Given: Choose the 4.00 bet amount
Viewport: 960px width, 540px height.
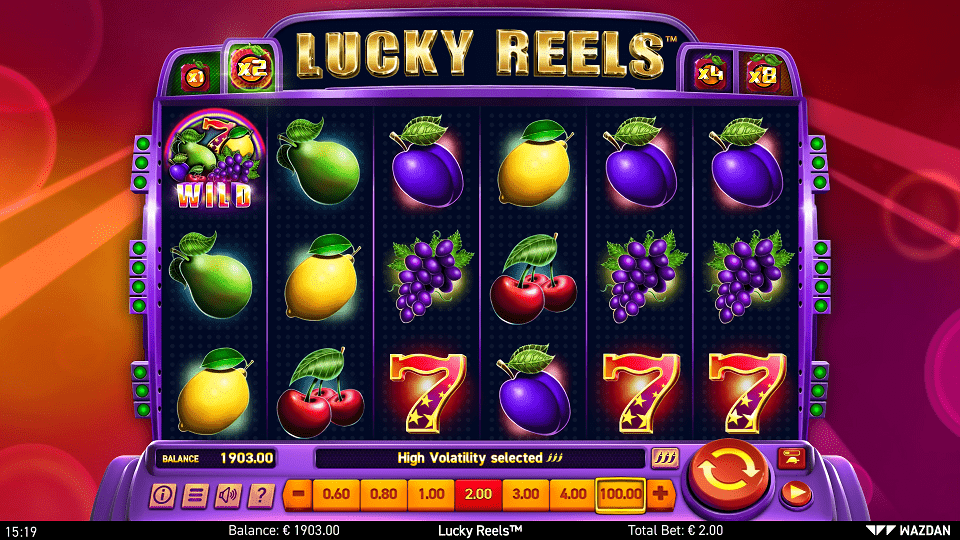Looking at the screenshot, I should [x=572, y=494].
